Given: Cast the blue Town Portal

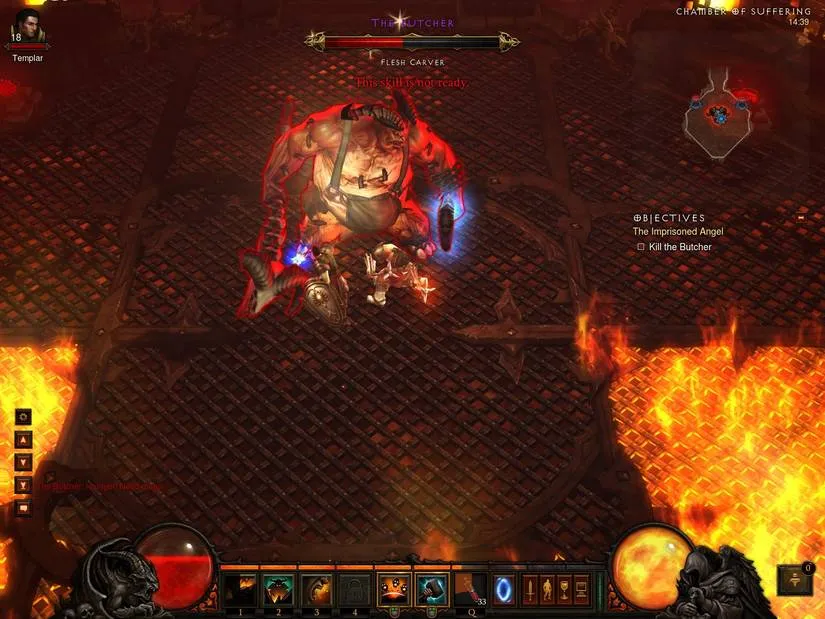Looking at the screenshot, I should 505,589.
